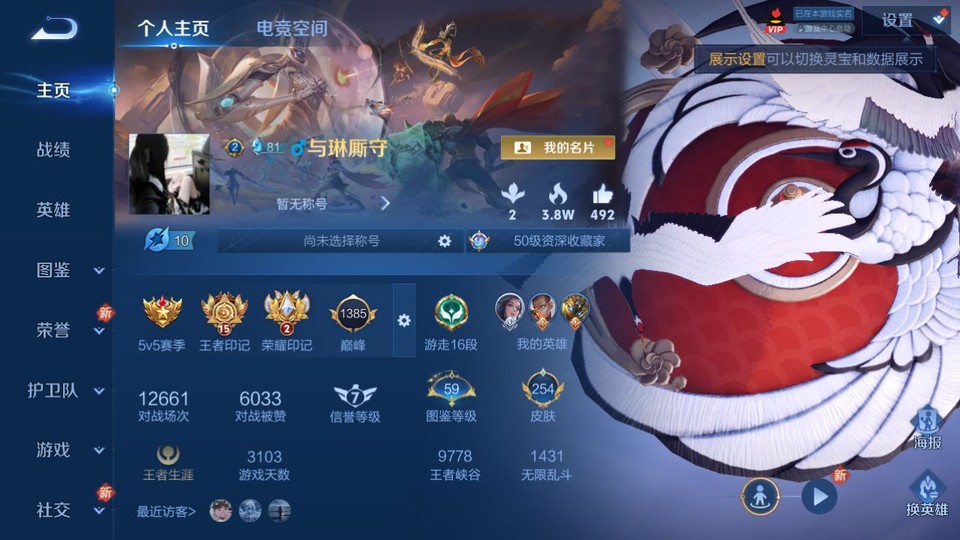Choose a title via 尚未选择称号
Viewport: 960px width, 540px height.
pos(342,241)
